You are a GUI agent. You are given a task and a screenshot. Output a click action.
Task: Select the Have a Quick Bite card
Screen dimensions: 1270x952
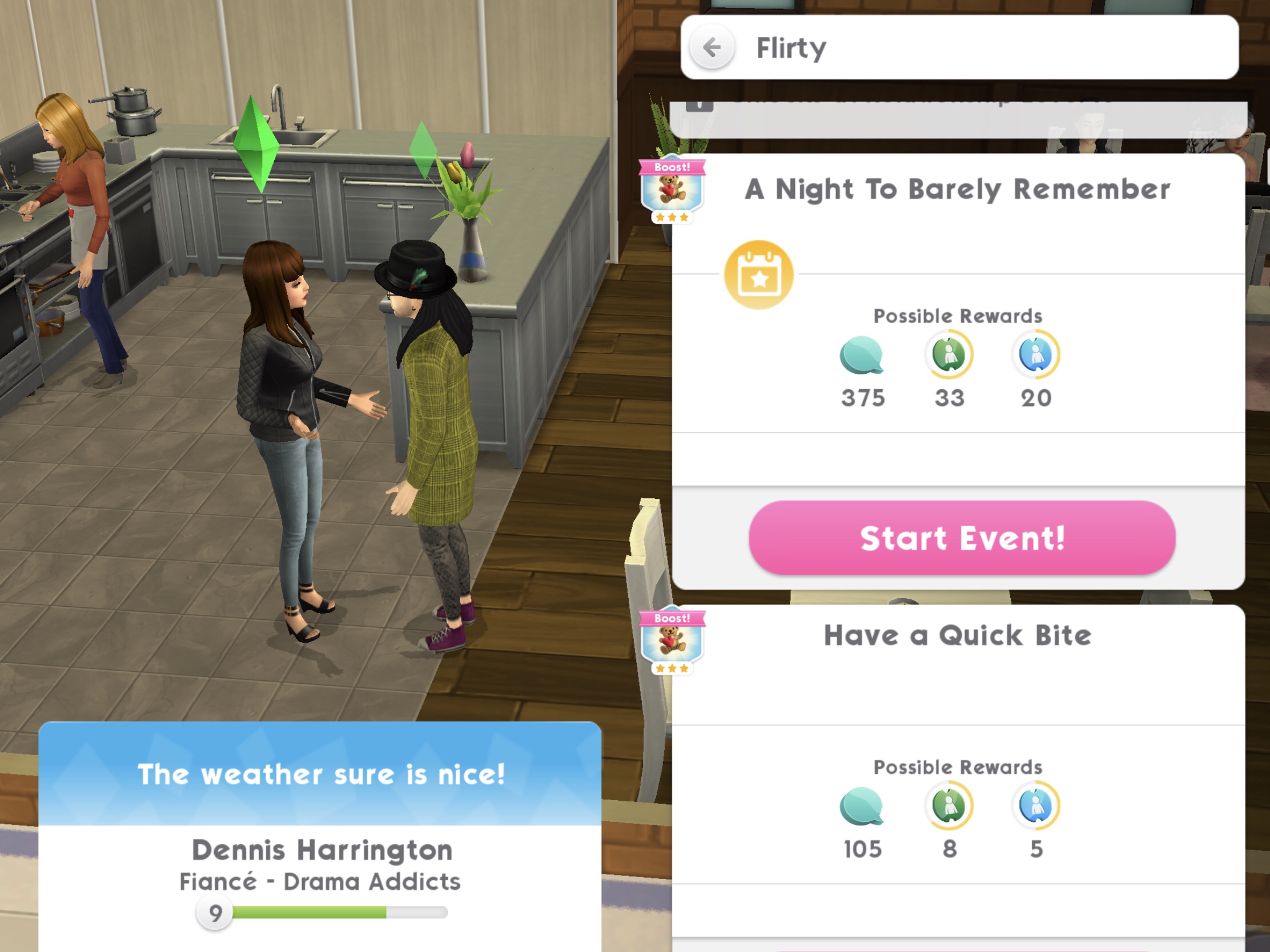[x=958, y=636]
